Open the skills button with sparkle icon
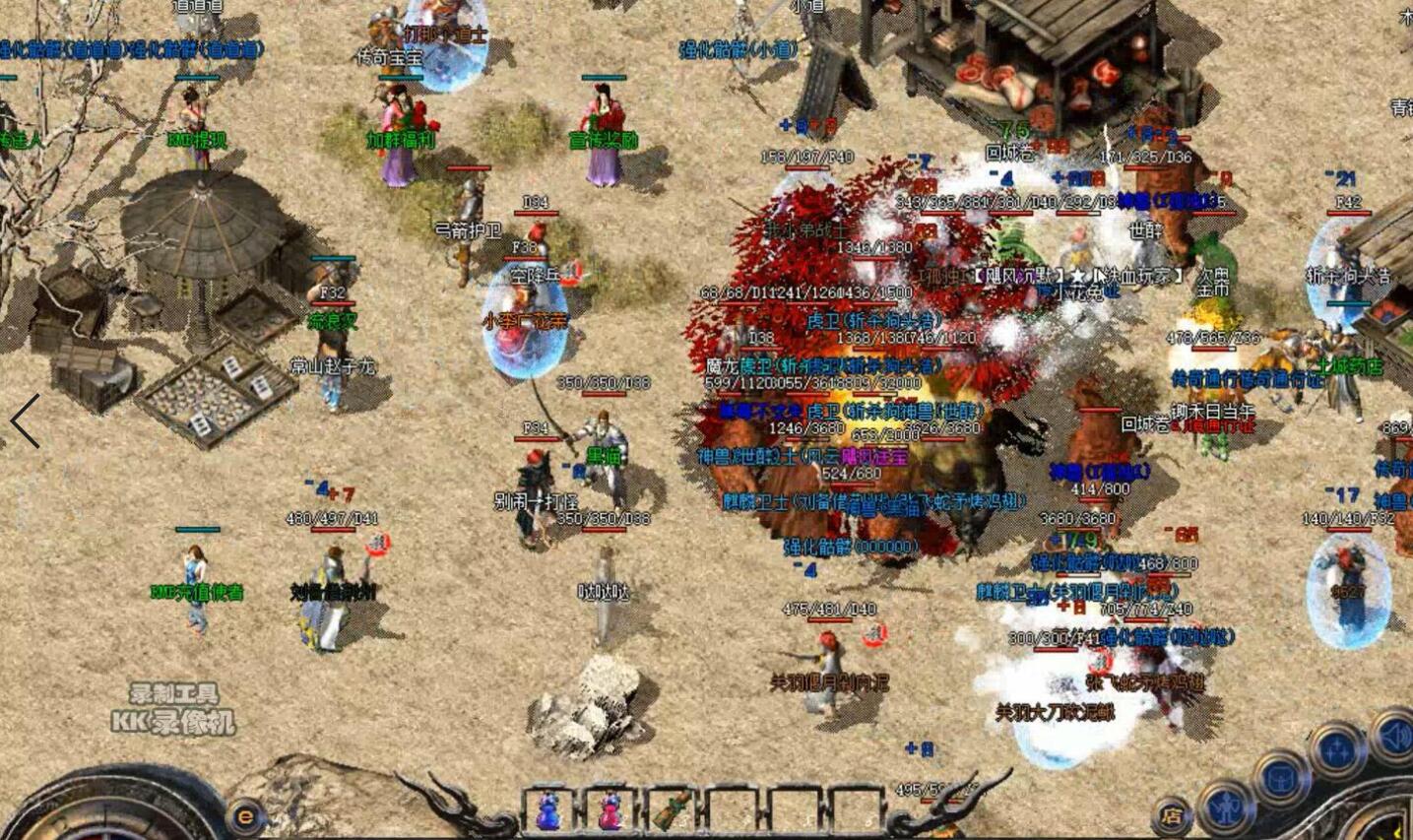1413x840 pixels. click(x=1337, y=750)
